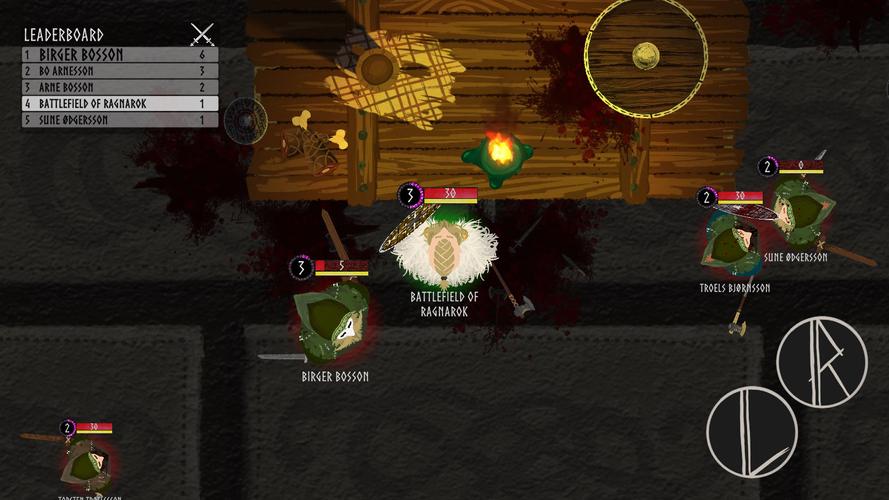The width and height of the screenshot is (889, 500).
Task: Click the crossed swords leaderboard icon
Action: point(202,35)
